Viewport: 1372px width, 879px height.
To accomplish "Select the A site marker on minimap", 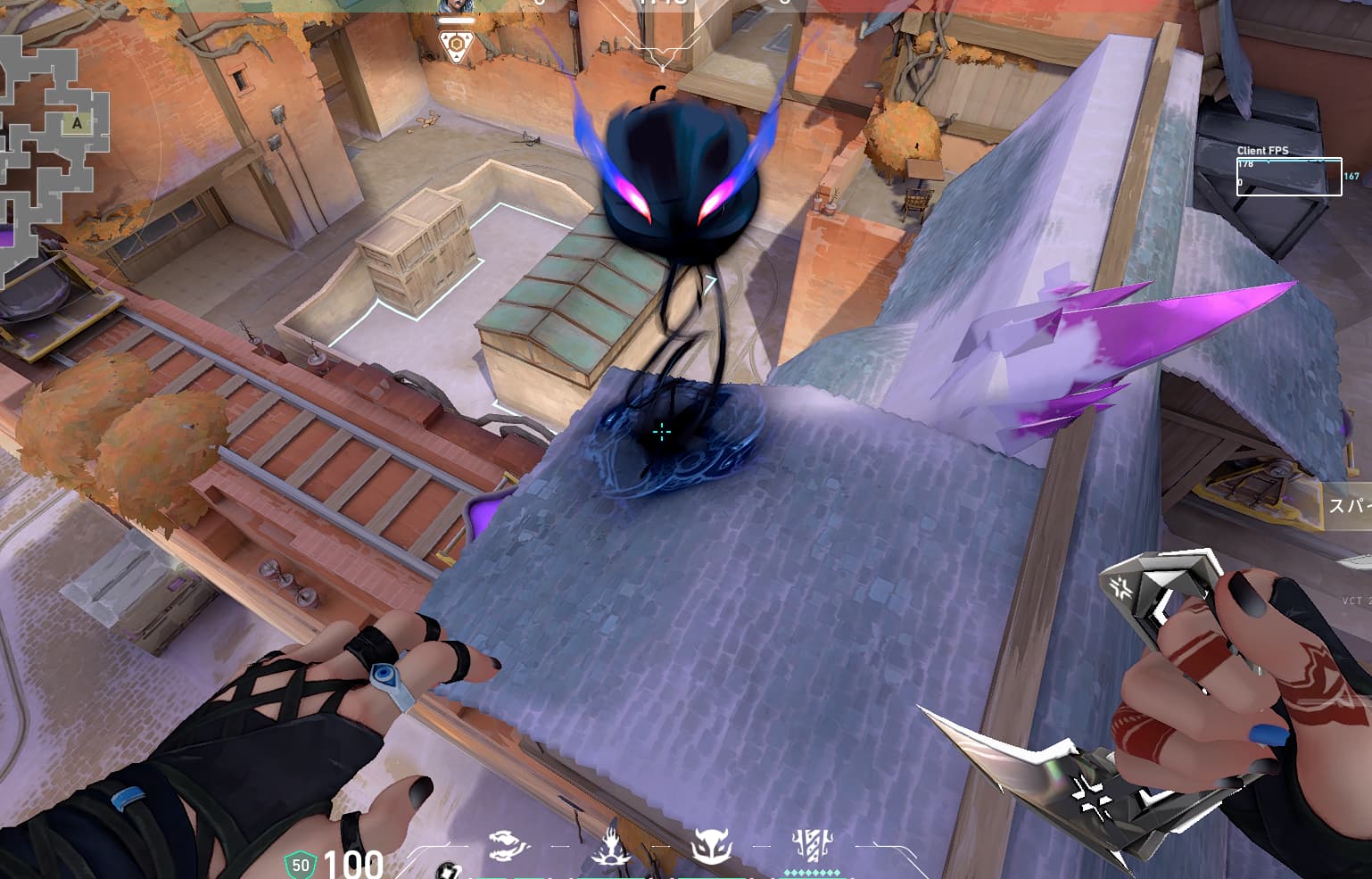I will (x=77, y=124).
